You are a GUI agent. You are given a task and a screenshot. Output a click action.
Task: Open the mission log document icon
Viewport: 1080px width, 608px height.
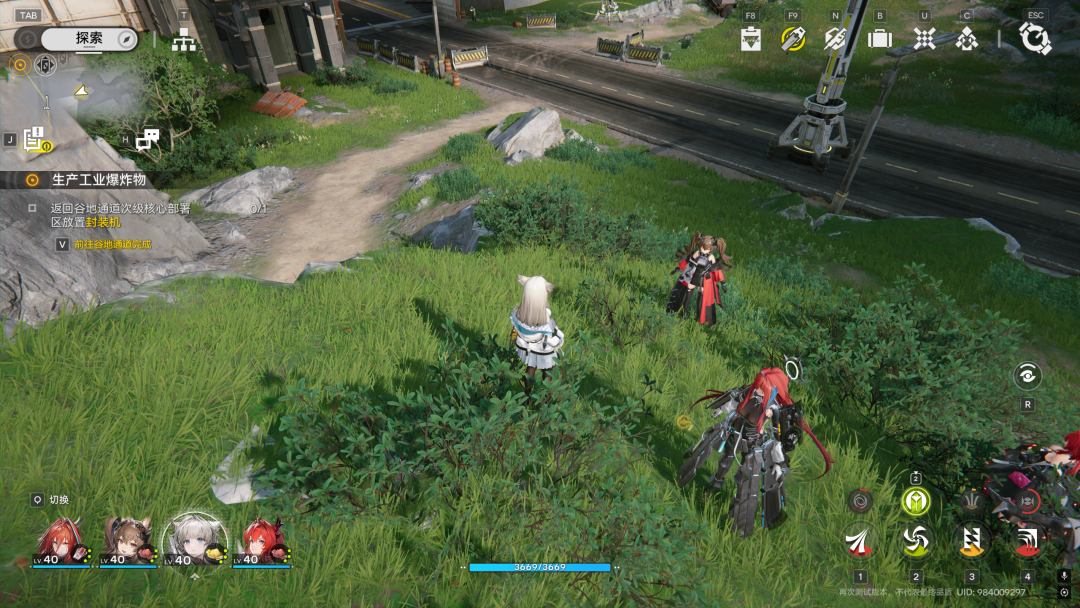[x=33, y=140]
